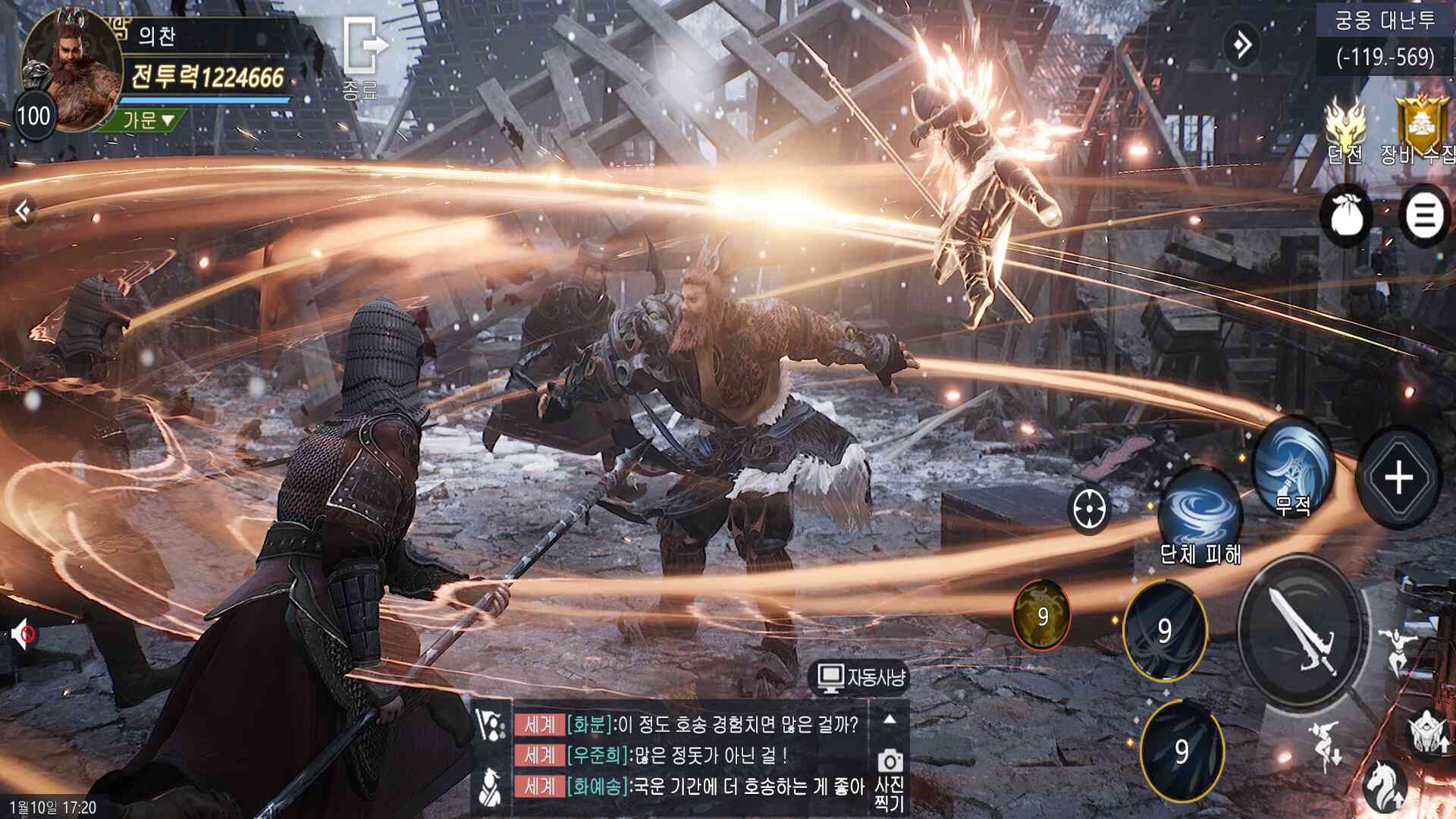Use the golden consumable item with count 9
The width and height of the screenshot is (1456, 819).
(x=1042, y=615)
